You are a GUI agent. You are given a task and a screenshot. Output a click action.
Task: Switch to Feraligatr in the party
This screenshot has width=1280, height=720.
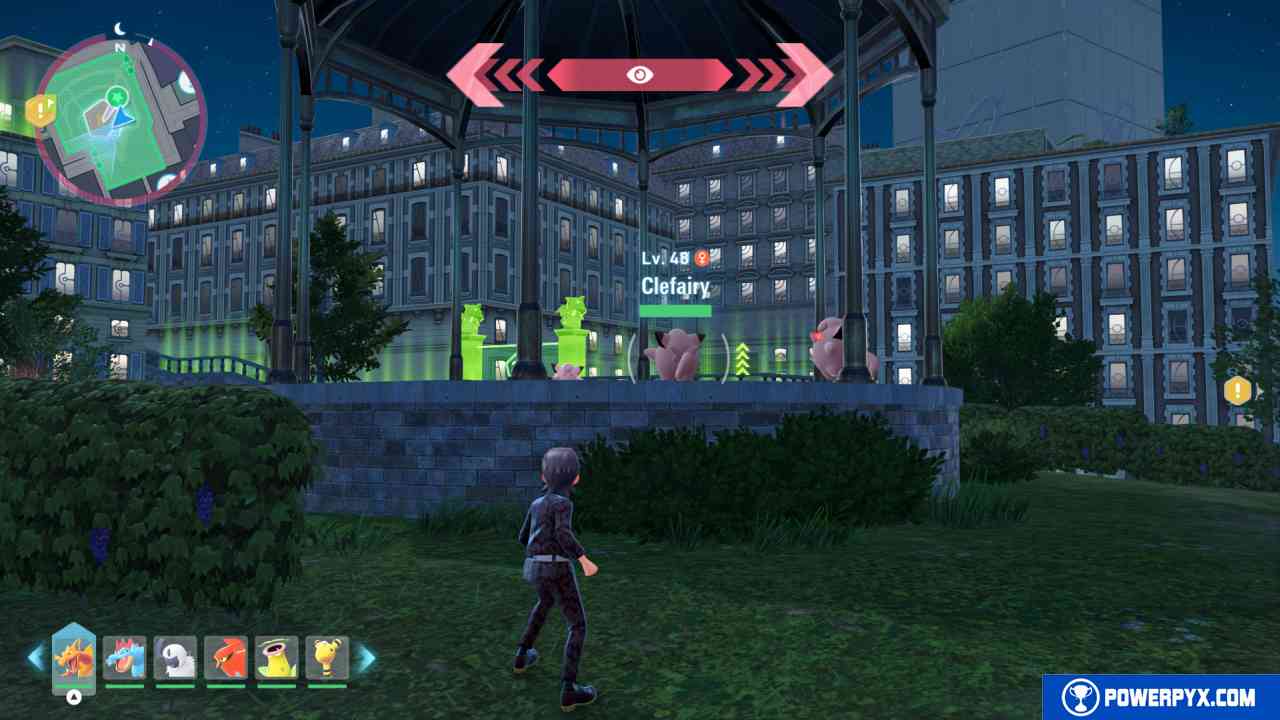click(x=124, y=657)
